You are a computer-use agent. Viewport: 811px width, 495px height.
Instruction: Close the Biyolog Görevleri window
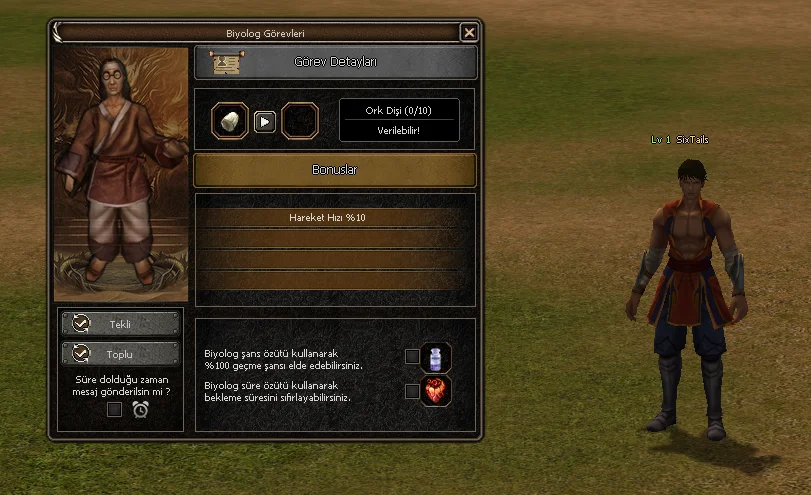coord(469,33)
